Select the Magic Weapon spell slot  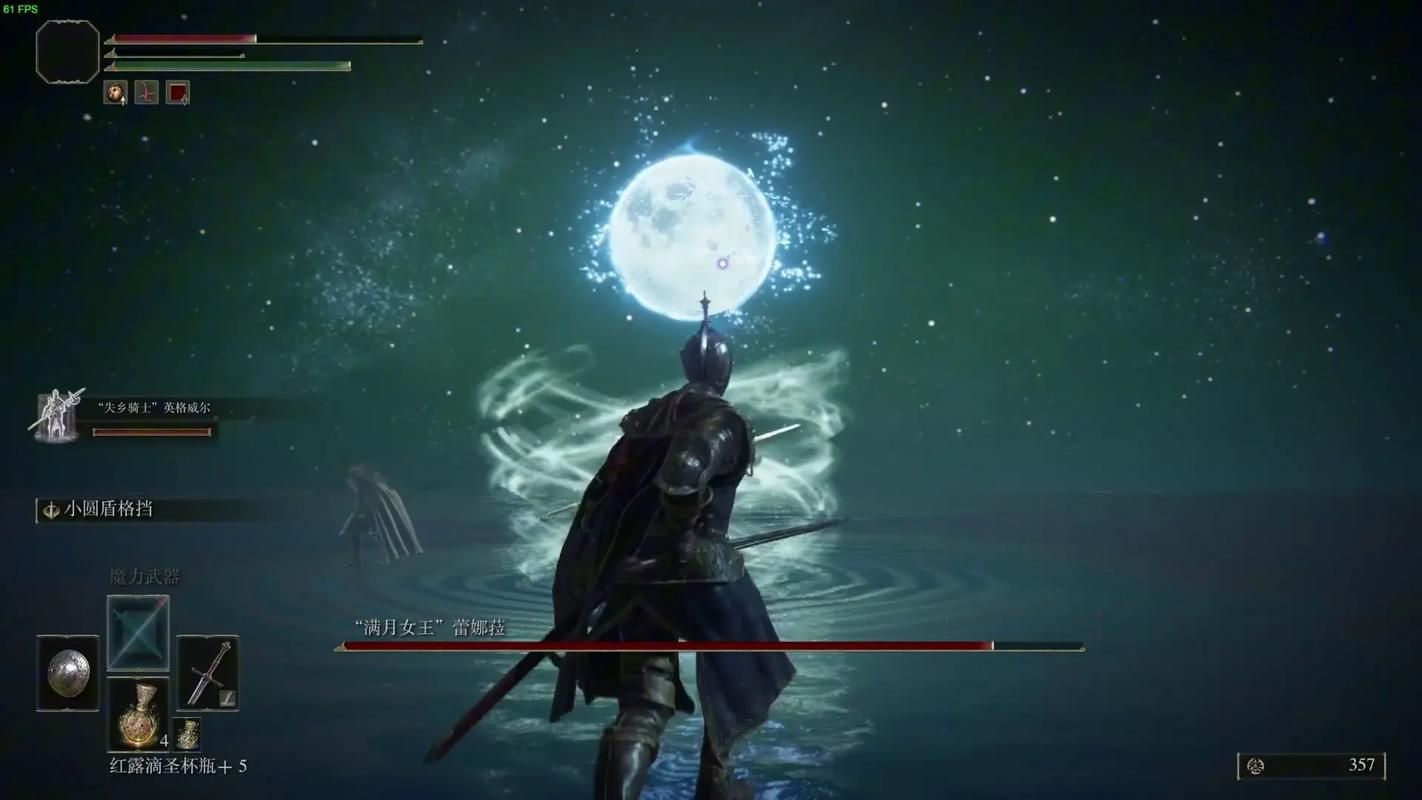click(x=138, y=632)
